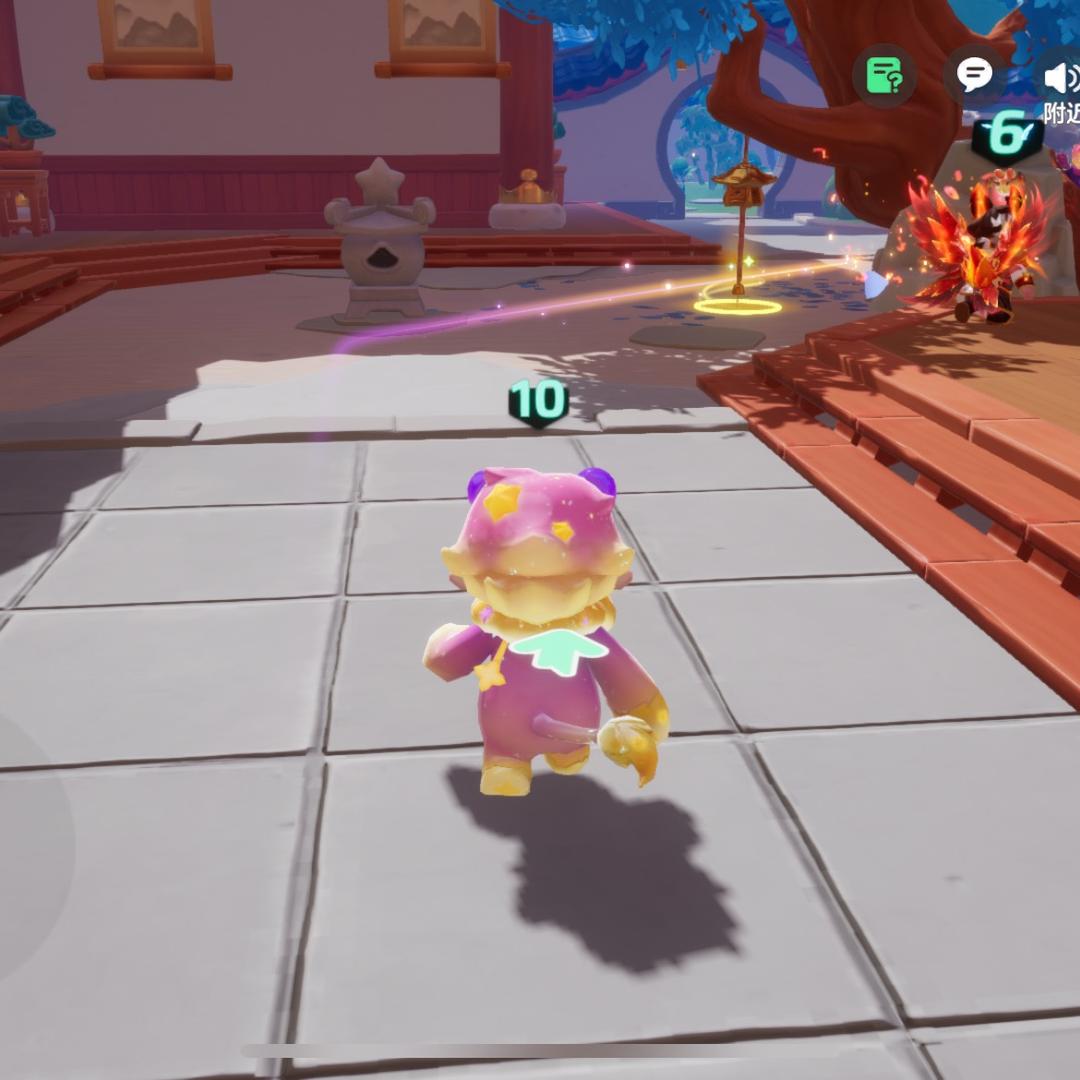1080x1080 pixels.
Task: Open the chat speech bubble
Action: point(974,74)
